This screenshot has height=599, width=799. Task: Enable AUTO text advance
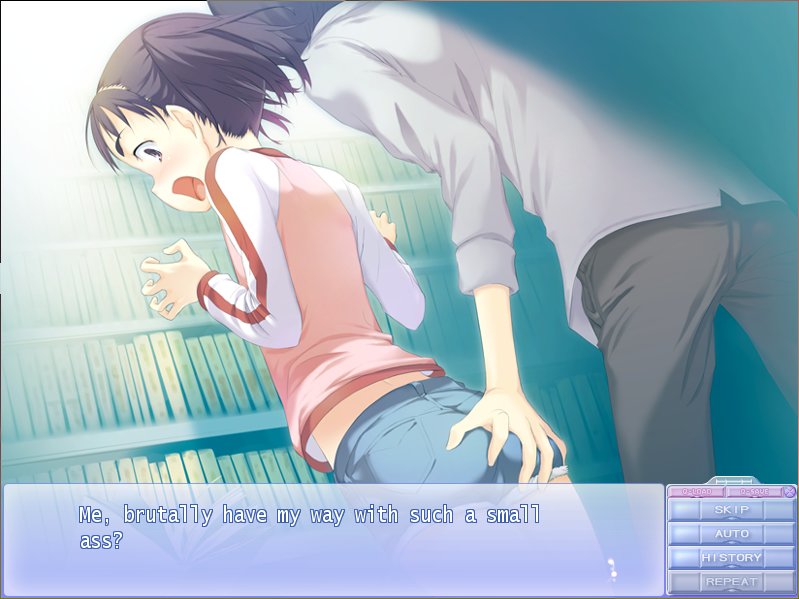pyautogui.click(x=731, y=534)
